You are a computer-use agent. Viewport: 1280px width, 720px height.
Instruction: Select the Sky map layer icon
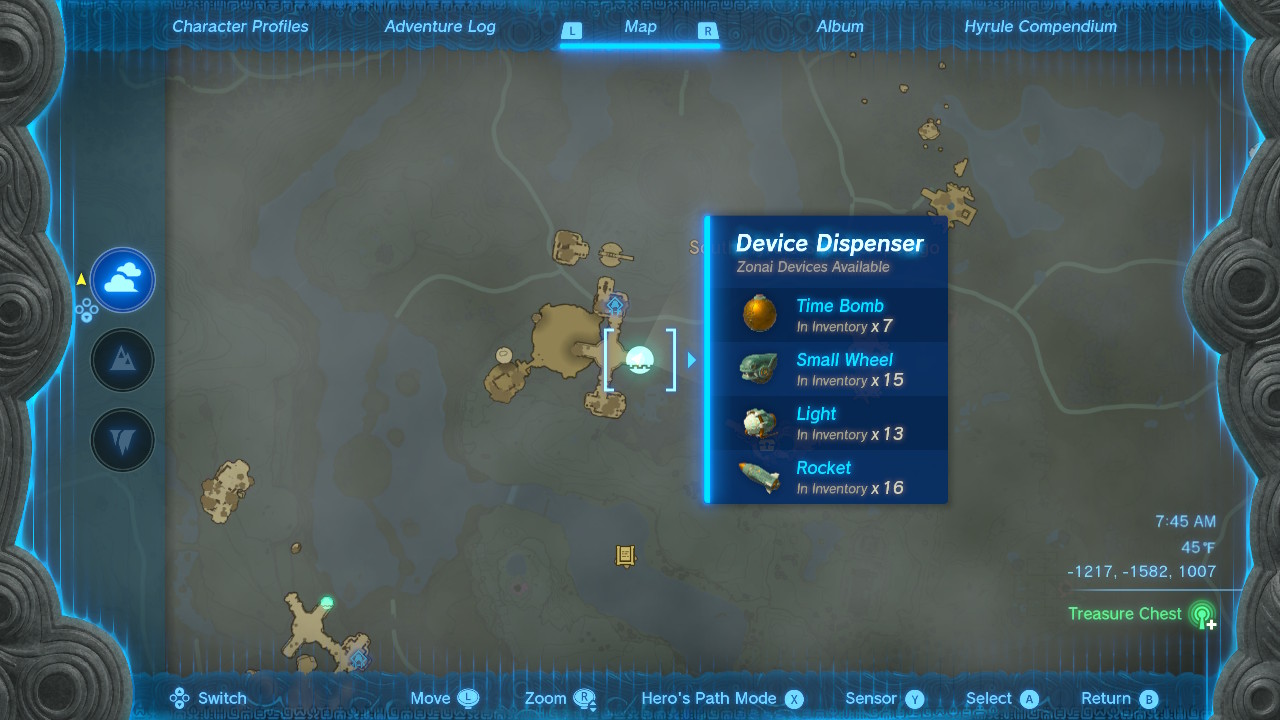click(x=122, y=280)
